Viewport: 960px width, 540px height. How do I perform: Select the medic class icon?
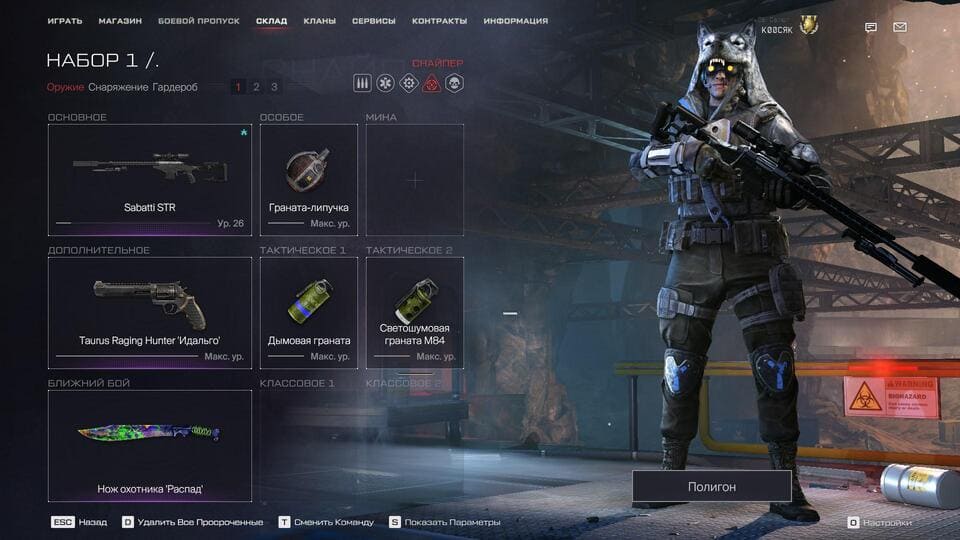tap(386, 83)
